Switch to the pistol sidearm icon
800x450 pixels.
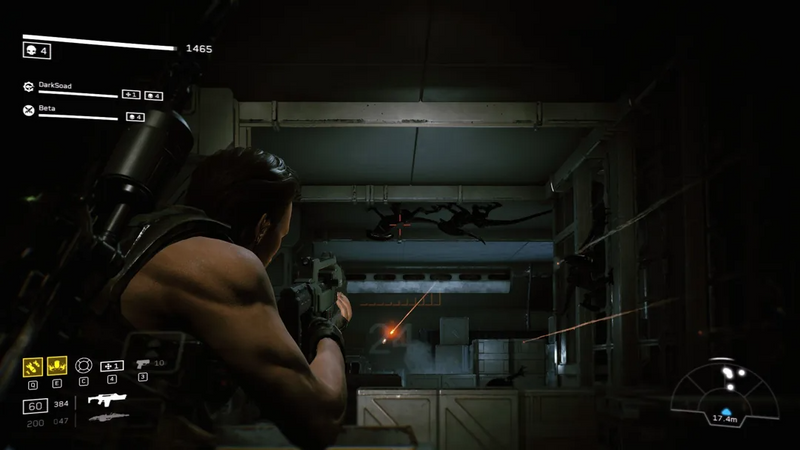[142, 364]
